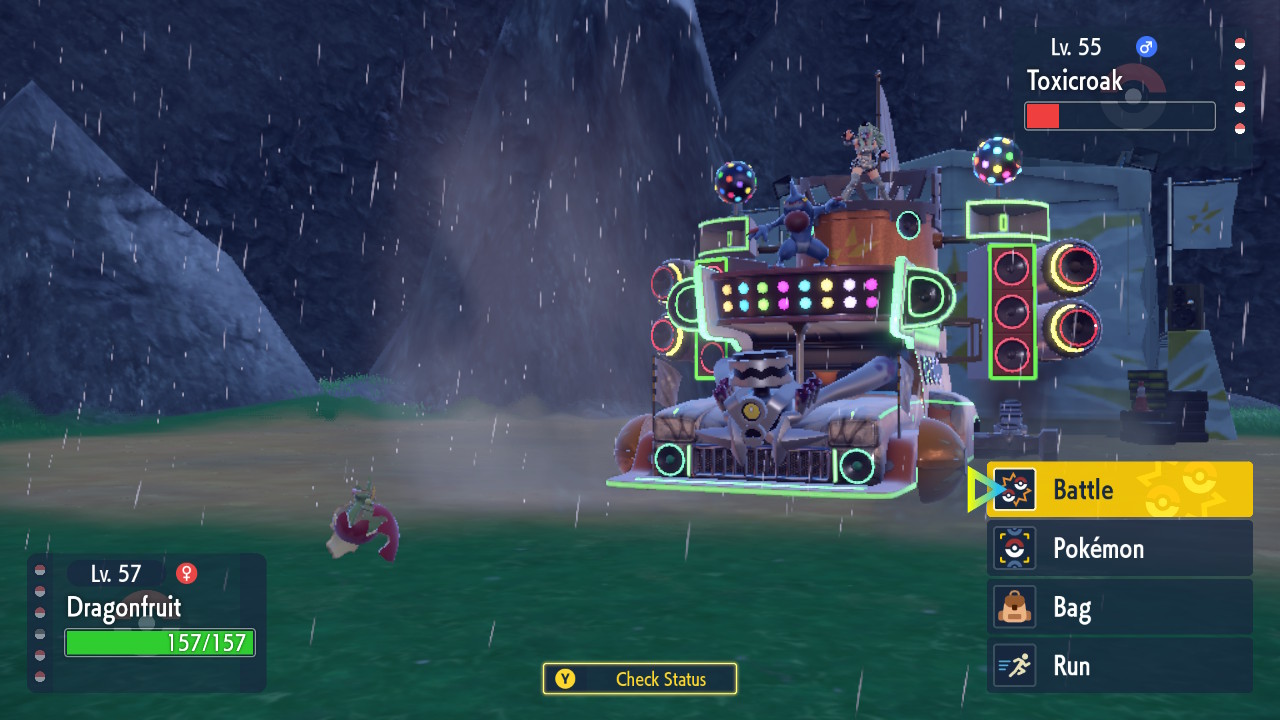Image resolution: width=1280 pixels, height=720 pixels.
Task: Click the Check Status button
Action: [640, 679]
